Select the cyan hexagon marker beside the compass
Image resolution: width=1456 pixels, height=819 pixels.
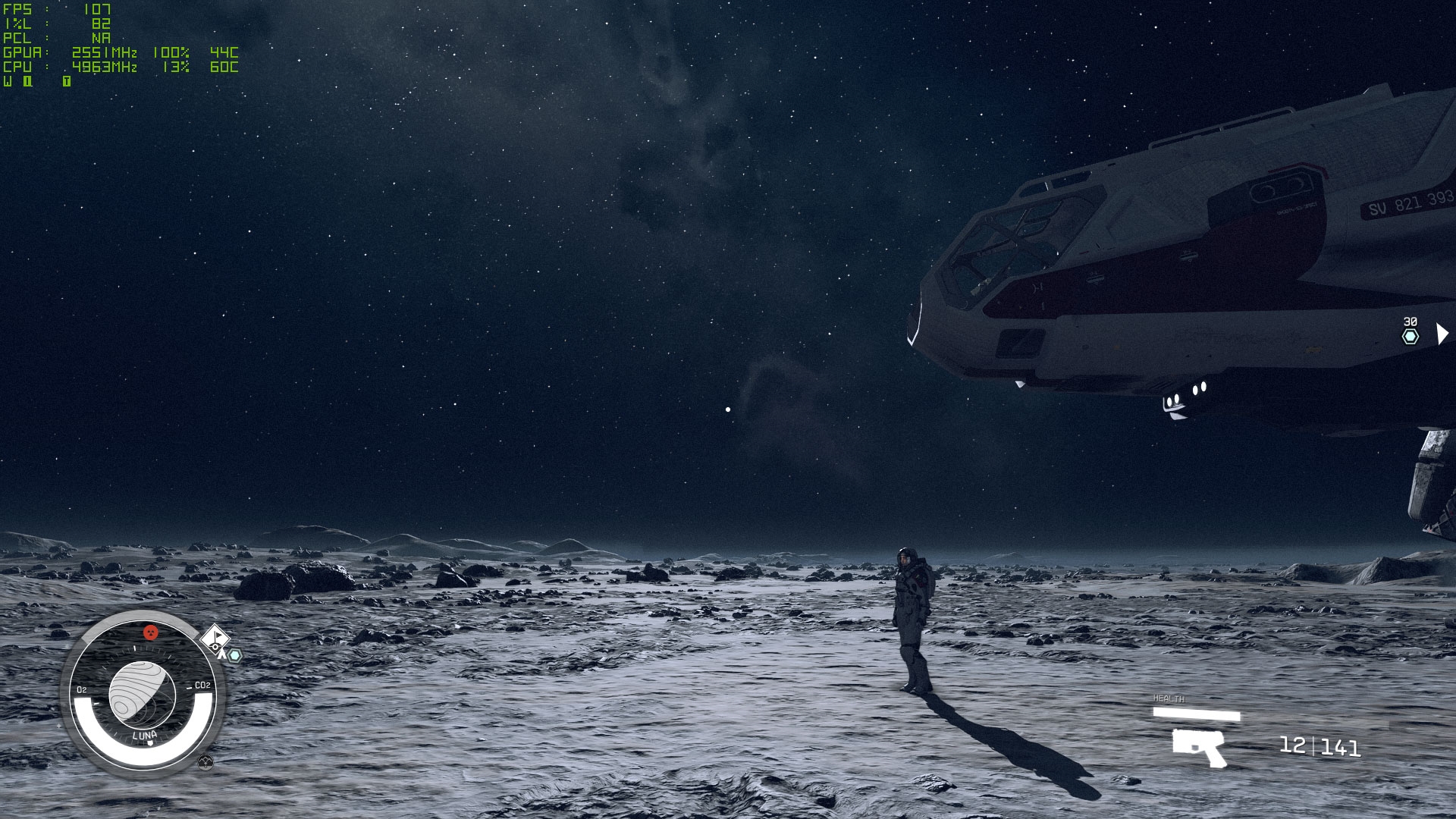tap(235, 655)
